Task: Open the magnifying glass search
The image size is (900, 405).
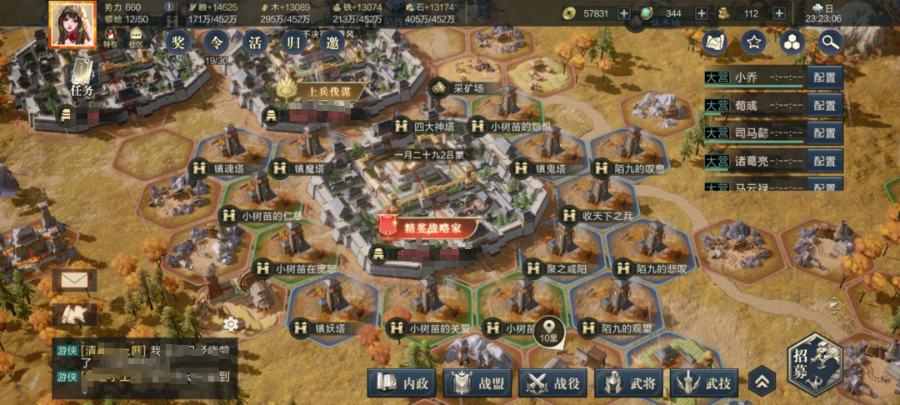Action: 829,42
